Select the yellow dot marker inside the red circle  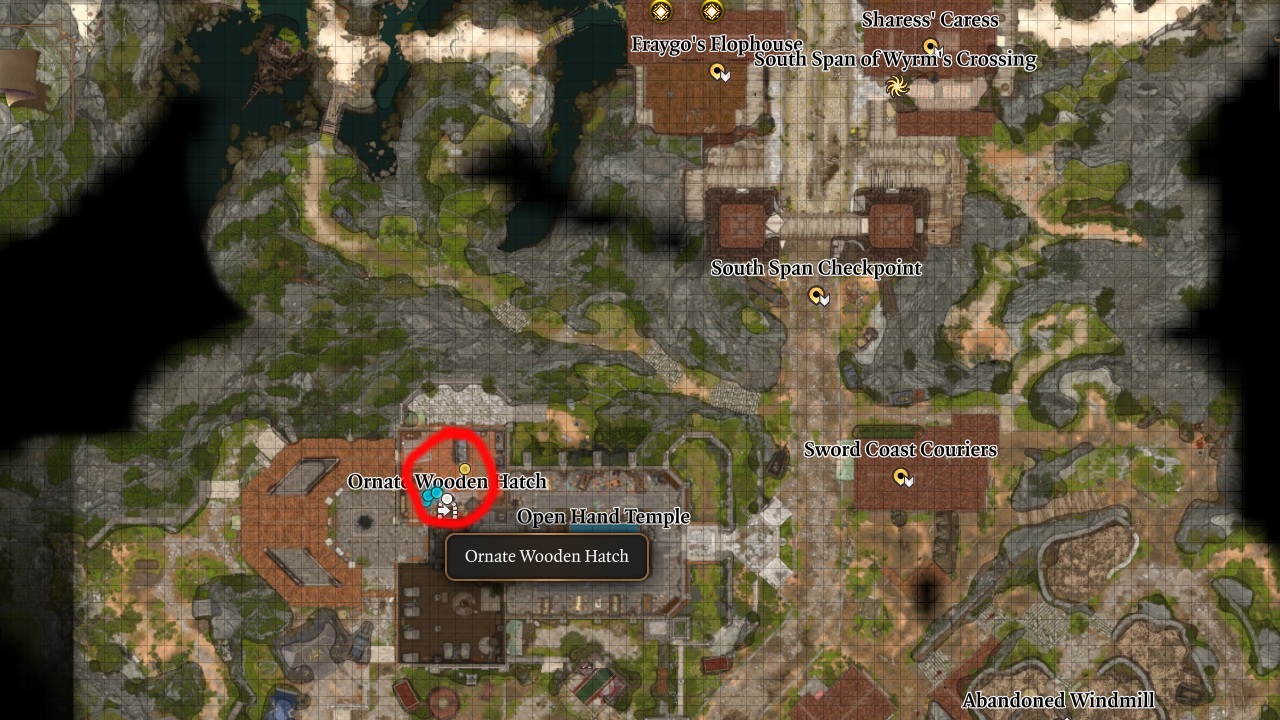point(464,468)
